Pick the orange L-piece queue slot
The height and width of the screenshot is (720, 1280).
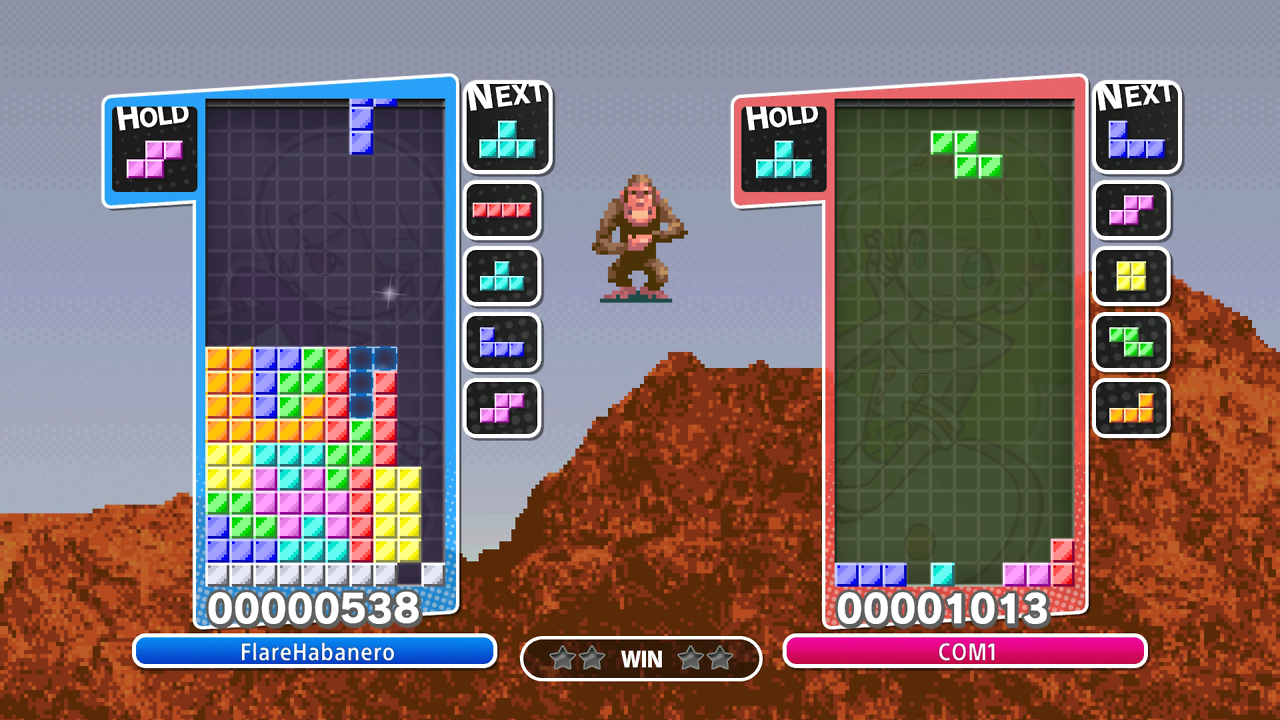coord(1131,408)
